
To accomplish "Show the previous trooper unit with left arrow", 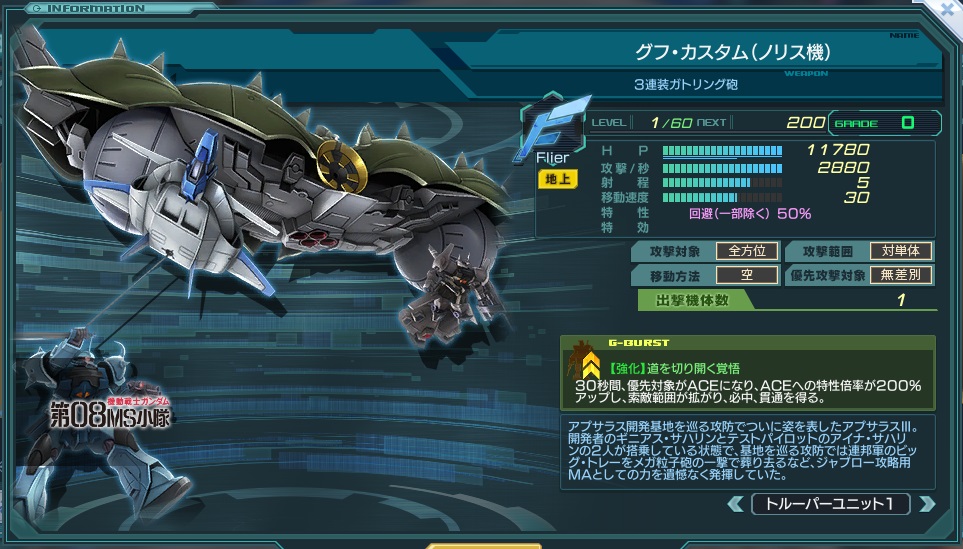I will 736,504.
